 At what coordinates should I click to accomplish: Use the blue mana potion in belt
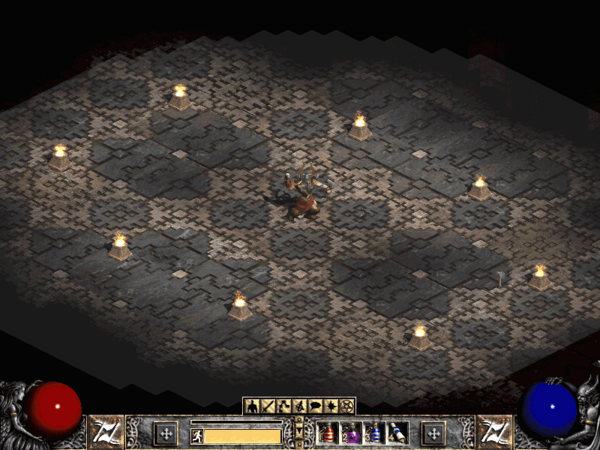[374, 433]
